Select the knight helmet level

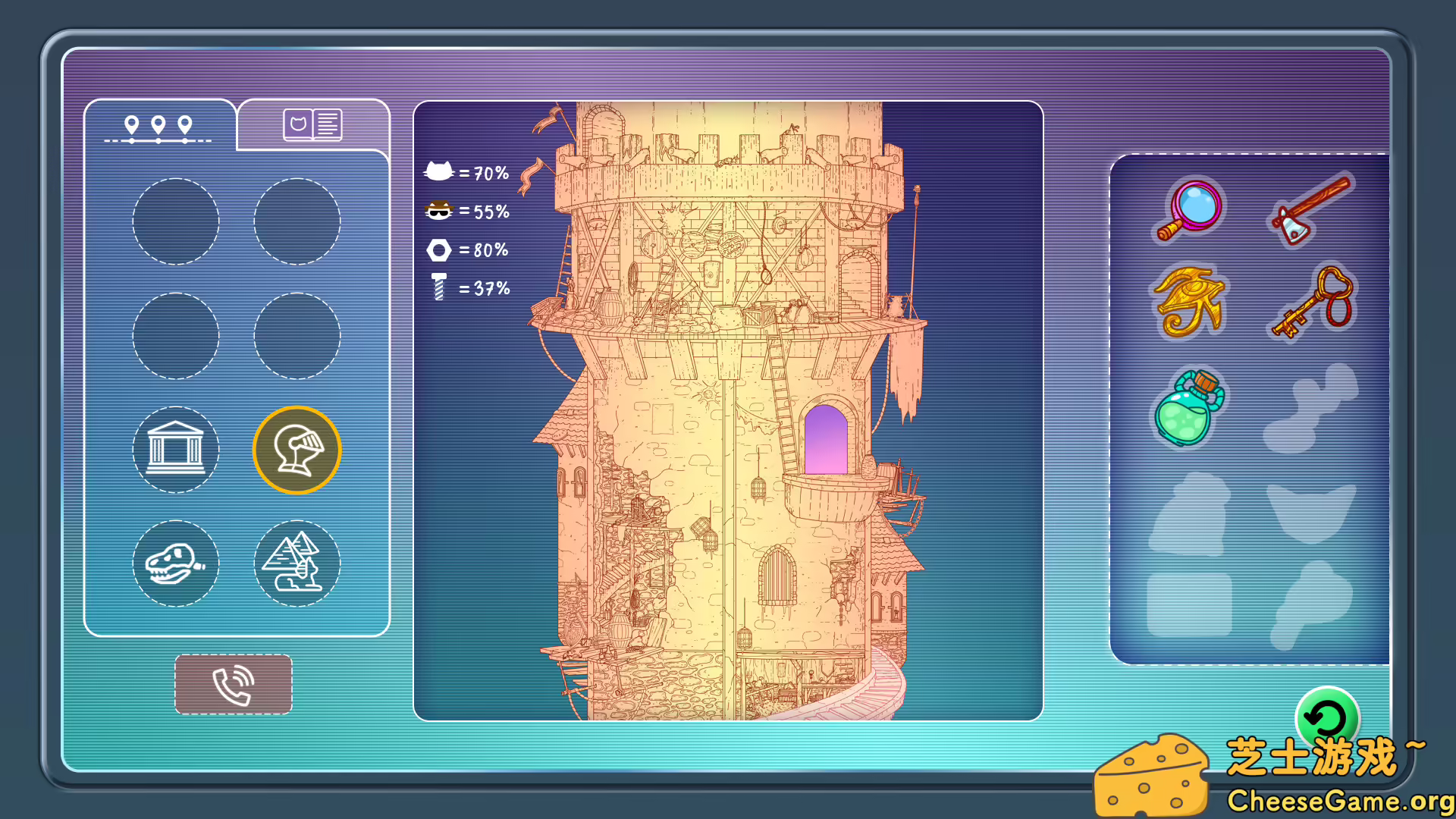pyautogui.click(x=296, y=449)
